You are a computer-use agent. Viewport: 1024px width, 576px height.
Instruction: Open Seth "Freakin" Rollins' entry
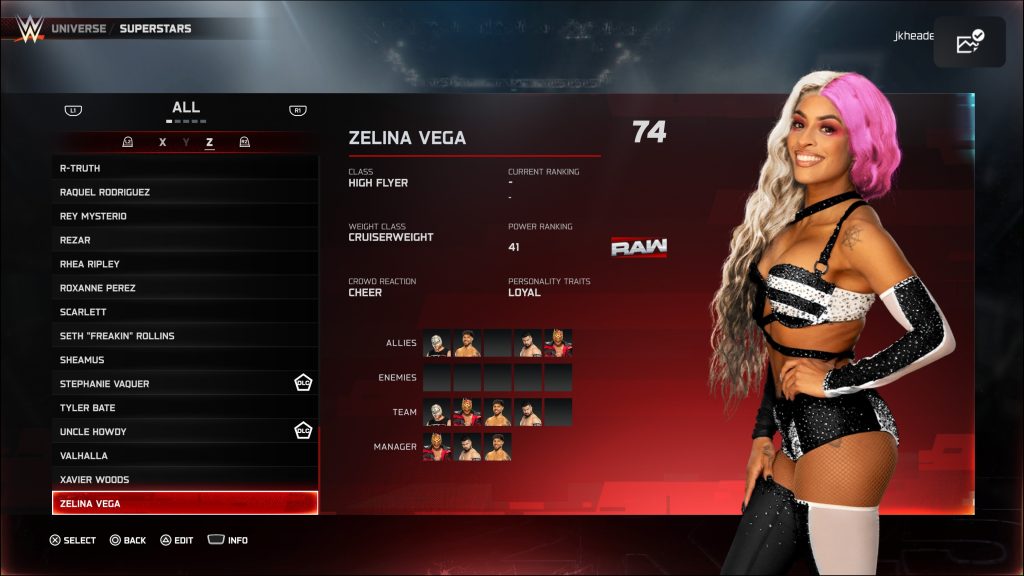[x=185, y=336]
